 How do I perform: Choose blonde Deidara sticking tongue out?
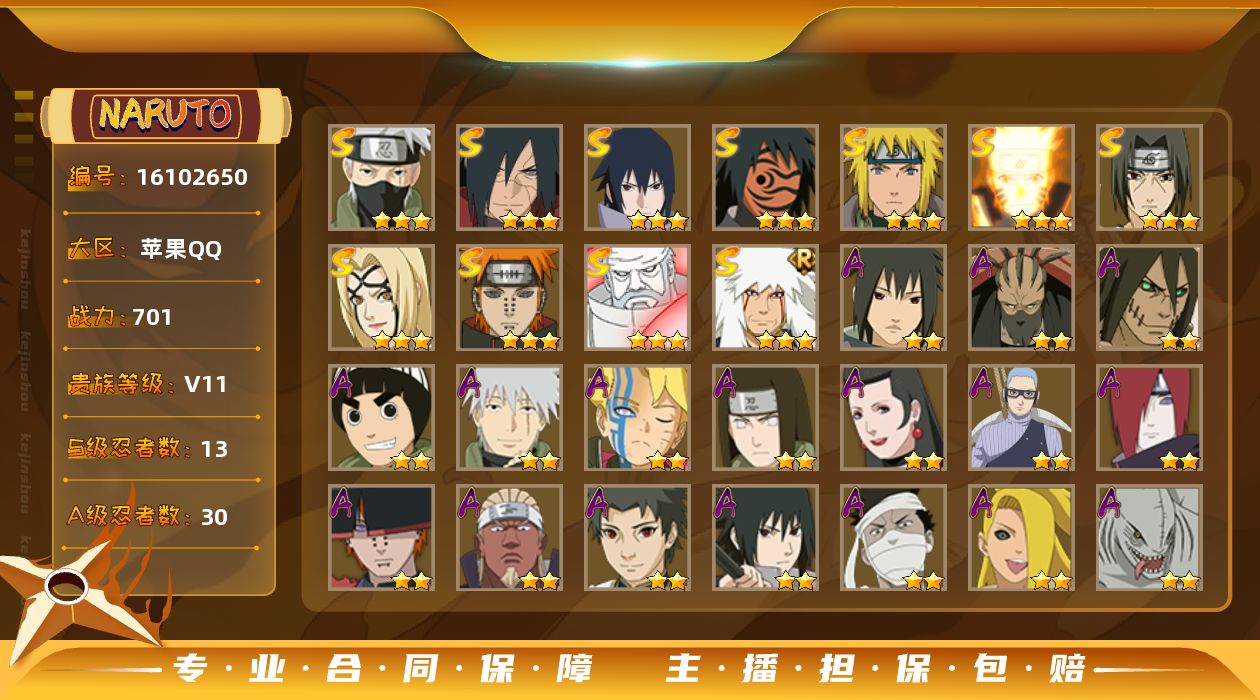tap(1021, 538)
